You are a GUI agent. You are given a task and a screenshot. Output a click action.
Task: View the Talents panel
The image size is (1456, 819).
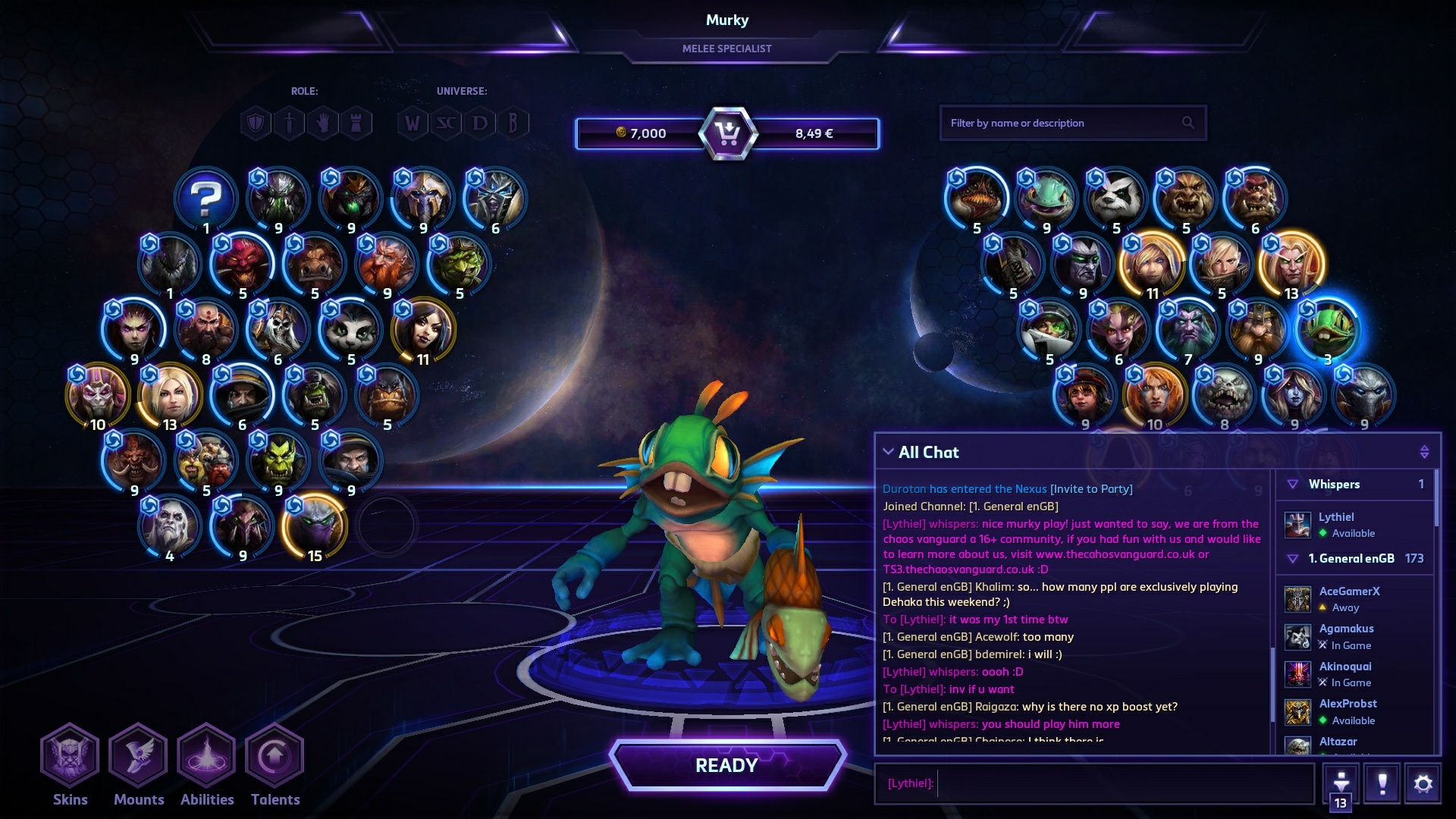pos(275,757)
